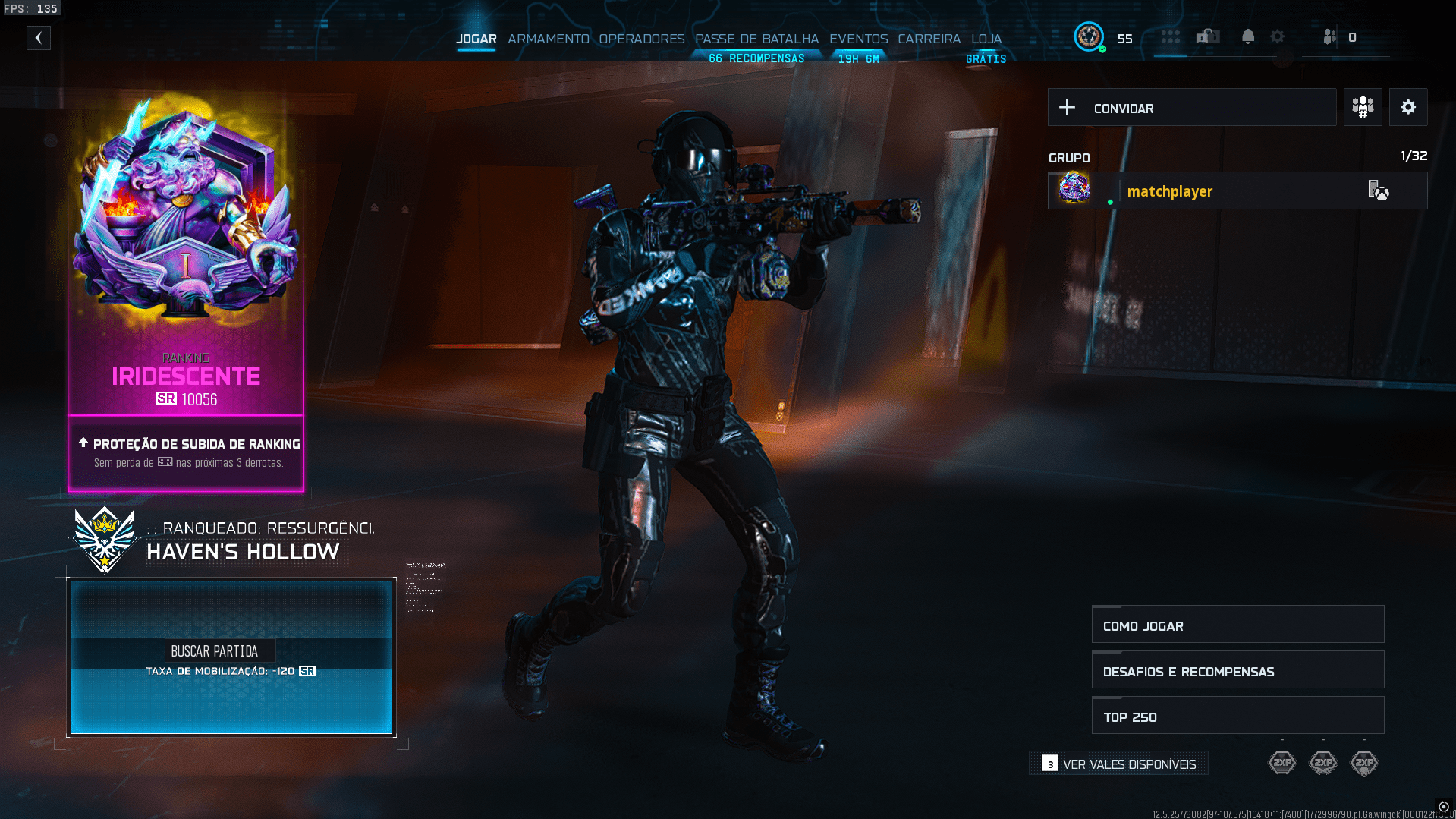This screenshot has width=1456, height=819.
Task: Open the top-right settings gear icon
Action: (x=1278, y=36)
